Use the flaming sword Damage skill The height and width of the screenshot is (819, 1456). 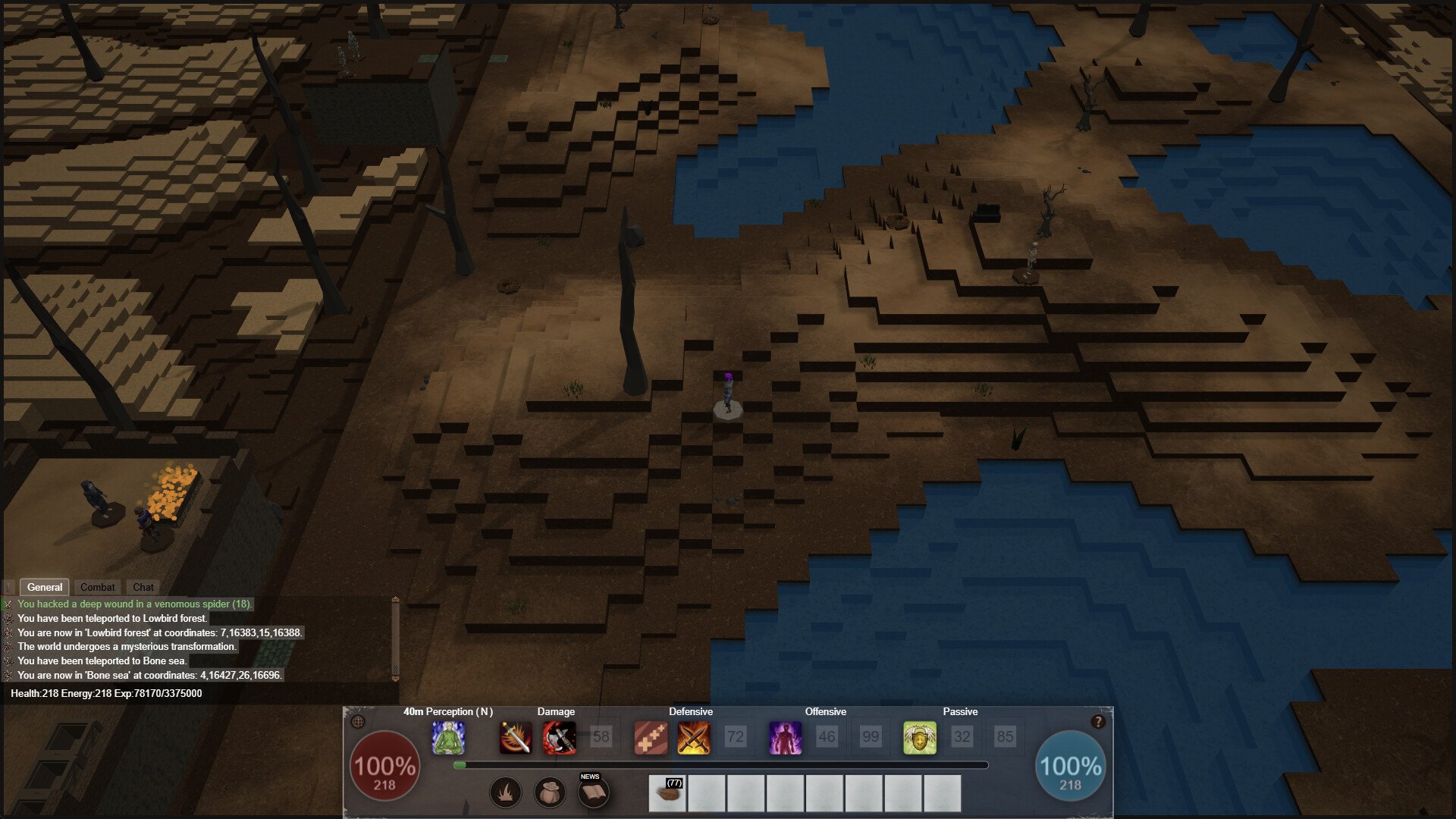click(x=516, y=737)
